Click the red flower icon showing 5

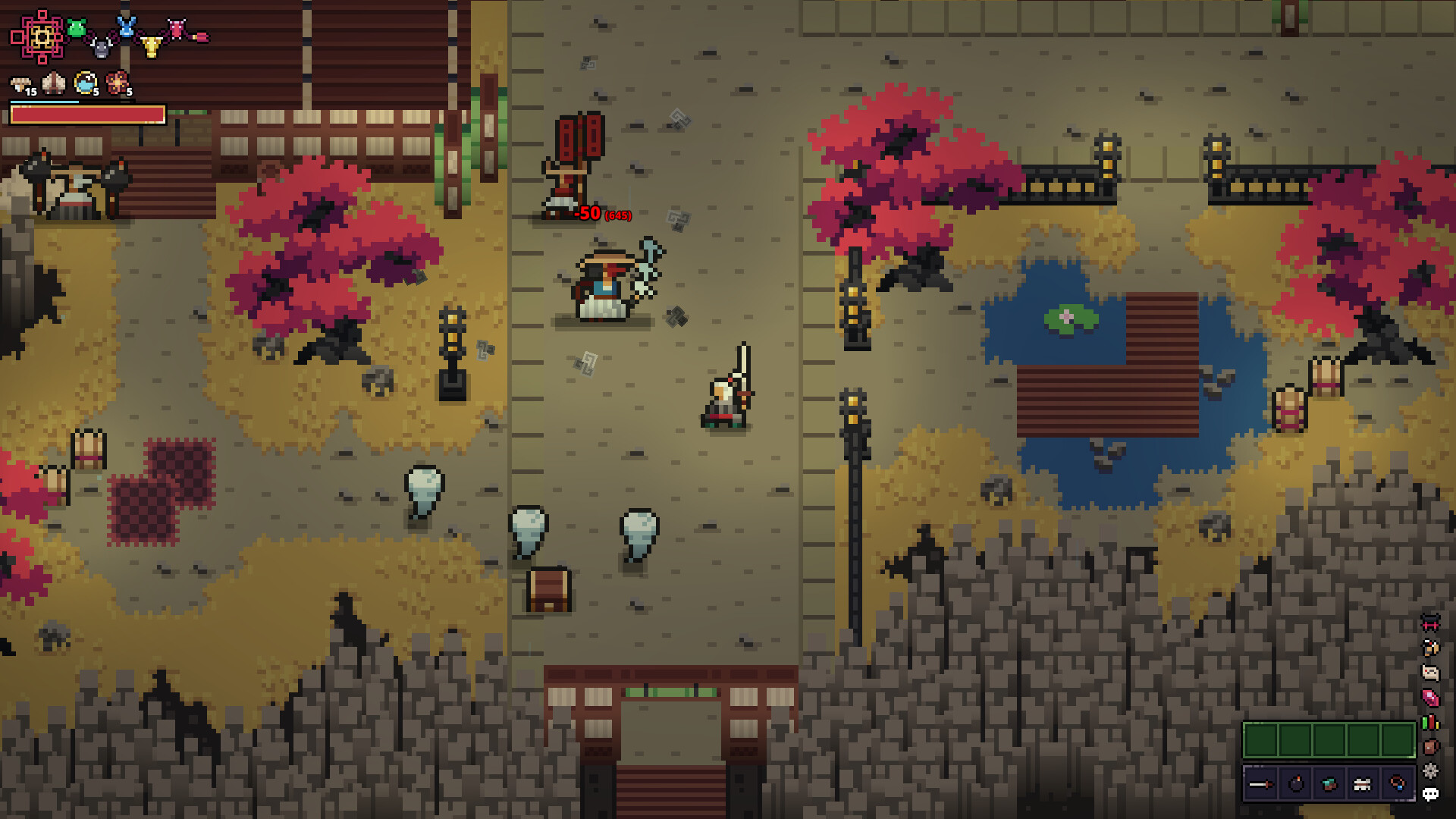click(x=116, y=82)
